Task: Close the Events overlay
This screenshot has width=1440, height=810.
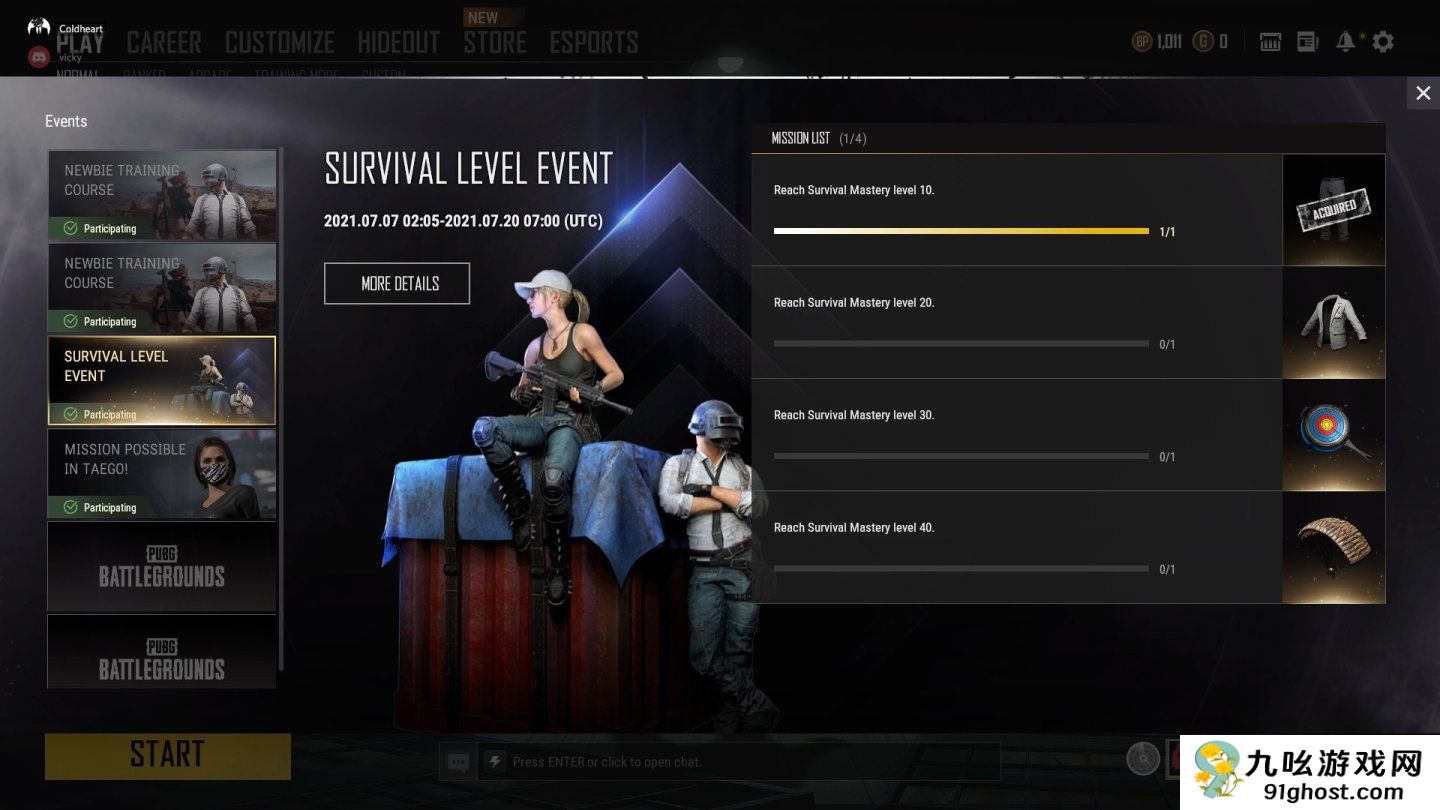Action: (x=1423, y=94)
